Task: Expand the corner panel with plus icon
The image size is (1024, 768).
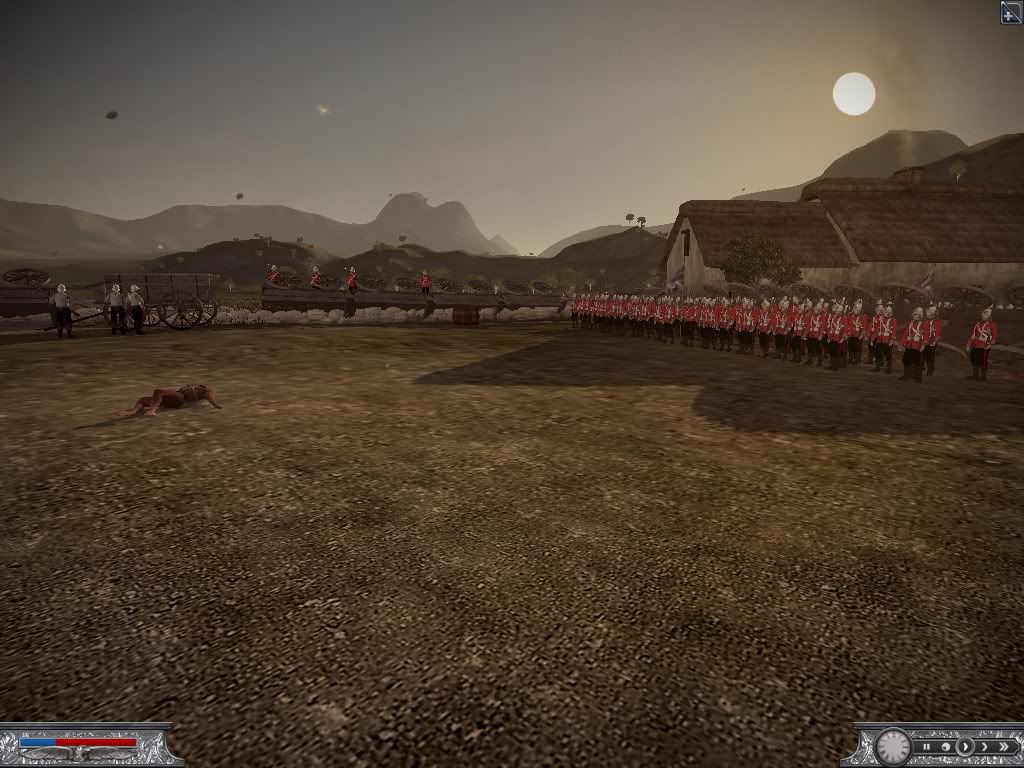Action: coord(1011,11)
